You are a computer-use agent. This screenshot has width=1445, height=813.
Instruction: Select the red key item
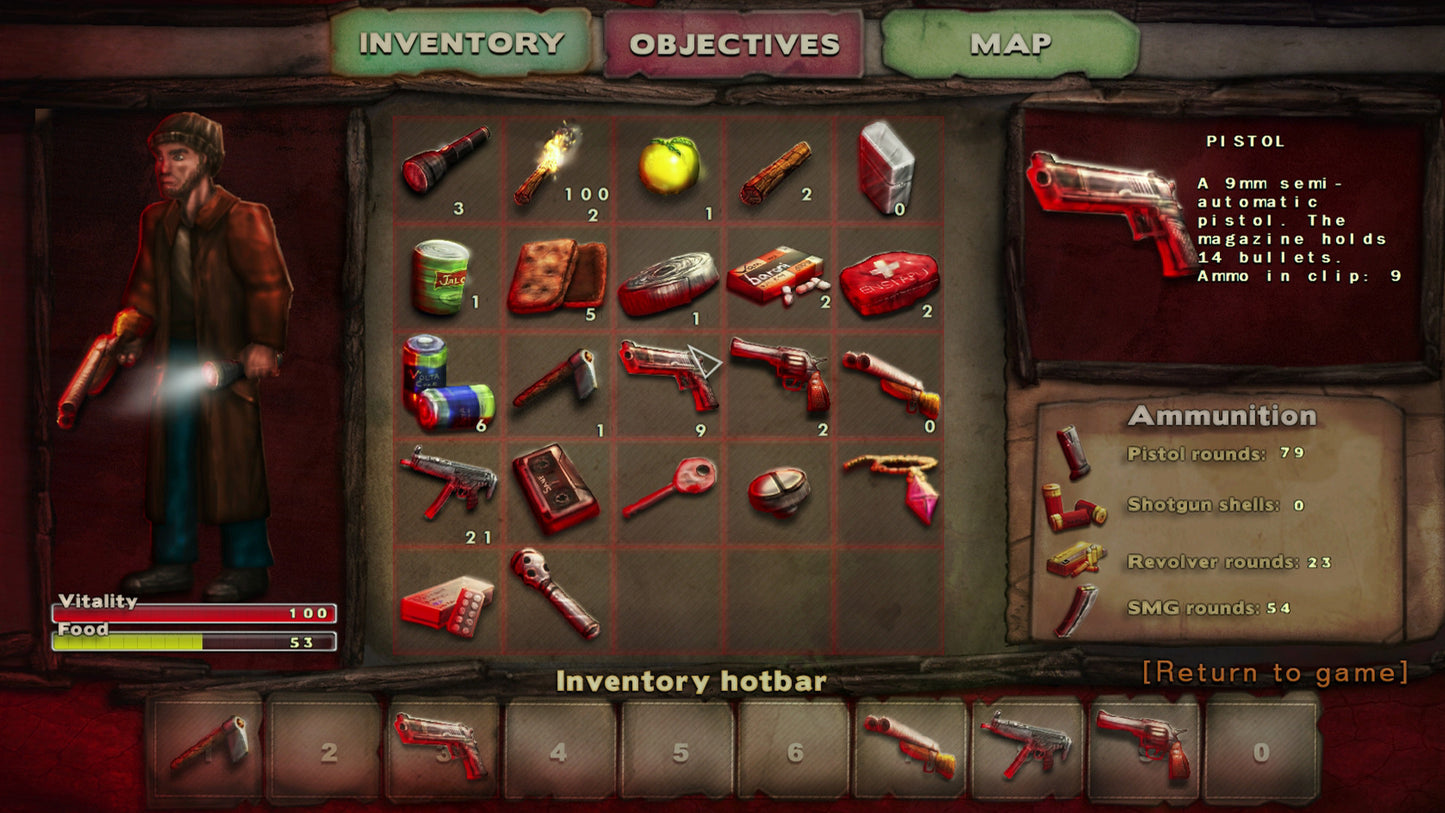coord(669,486)
